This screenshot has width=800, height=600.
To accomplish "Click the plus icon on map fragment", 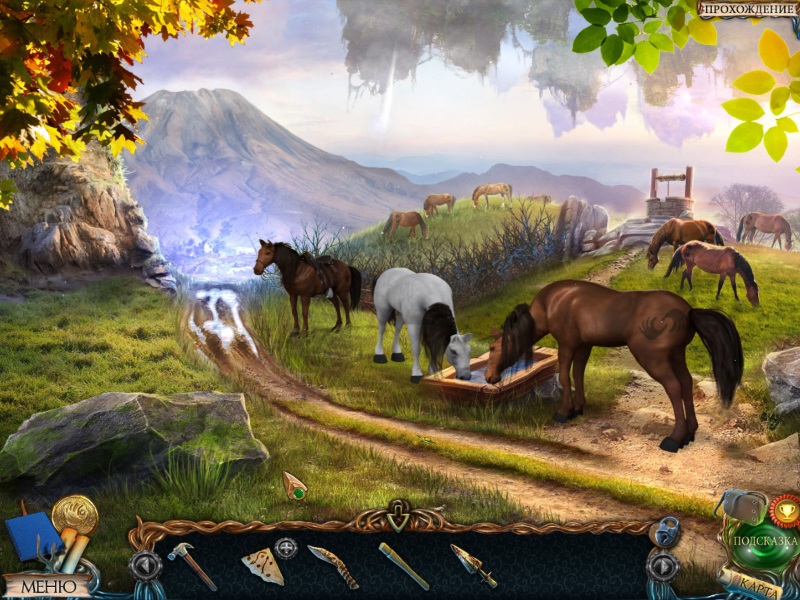I will point(286,547).
